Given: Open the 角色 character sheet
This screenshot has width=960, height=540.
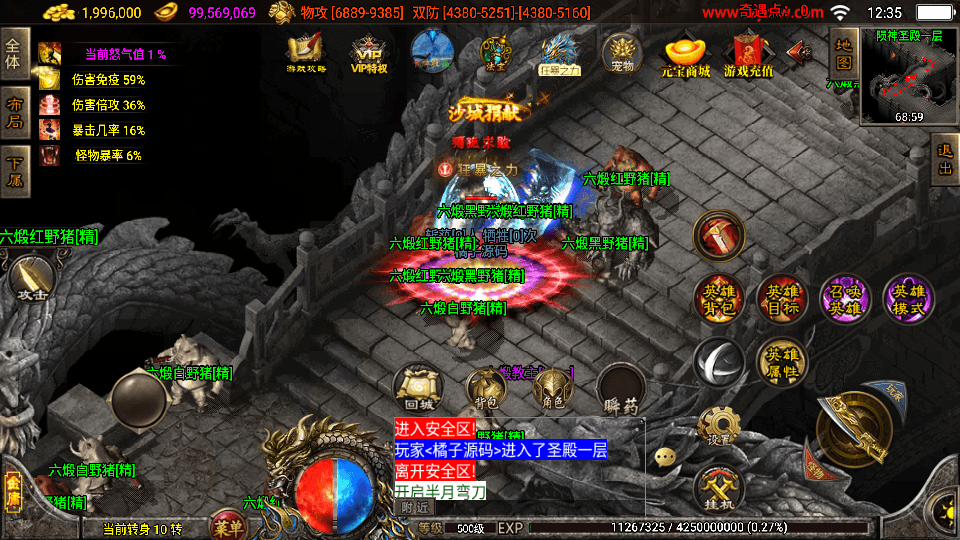Looking at the screenshot, I should point(551,388).
